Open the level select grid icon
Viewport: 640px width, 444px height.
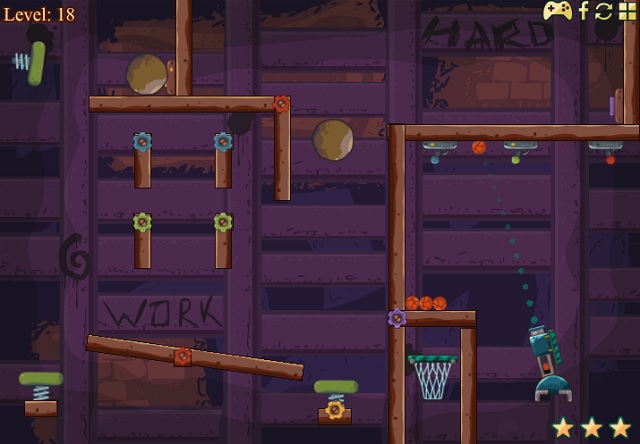(627, 11)
